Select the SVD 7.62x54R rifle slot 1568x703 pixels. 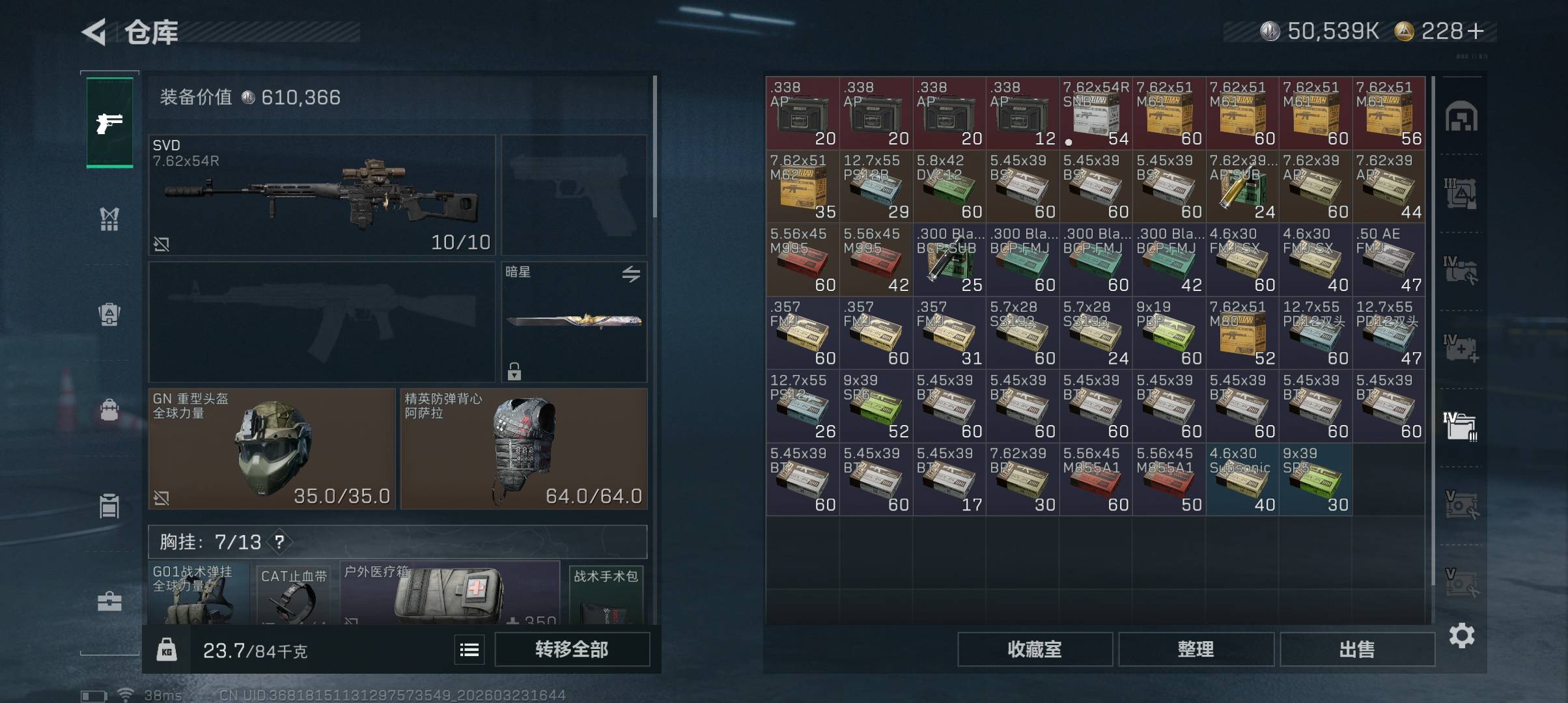[x=322, y=195]
